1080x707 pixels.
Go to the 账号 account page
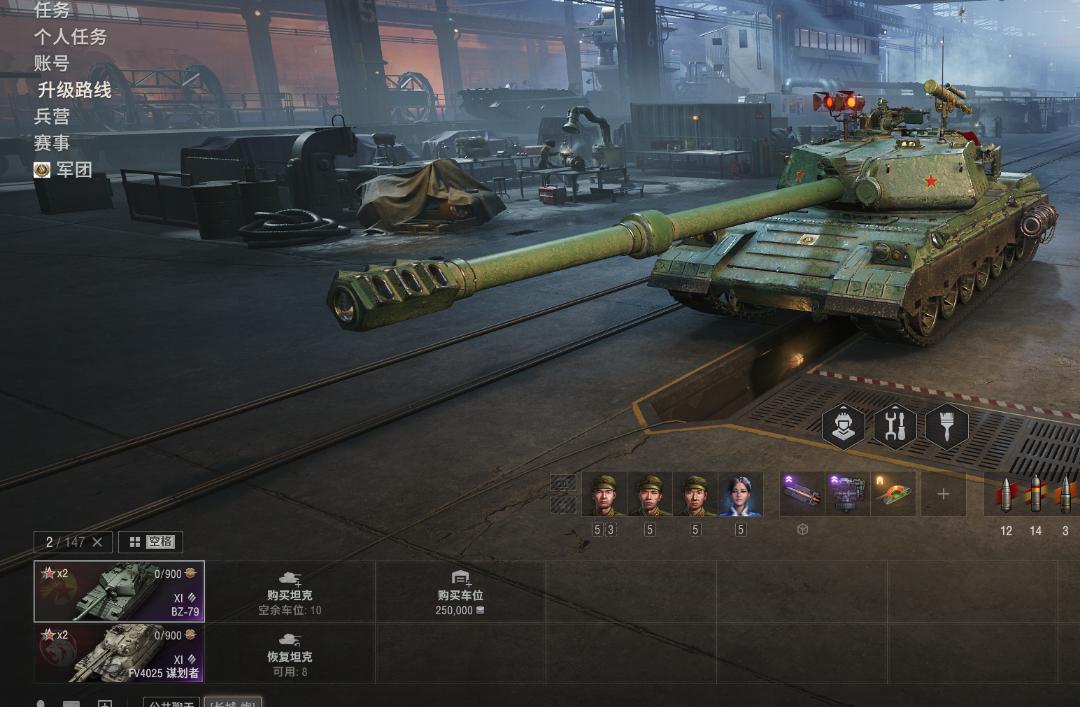click(52, 64)
